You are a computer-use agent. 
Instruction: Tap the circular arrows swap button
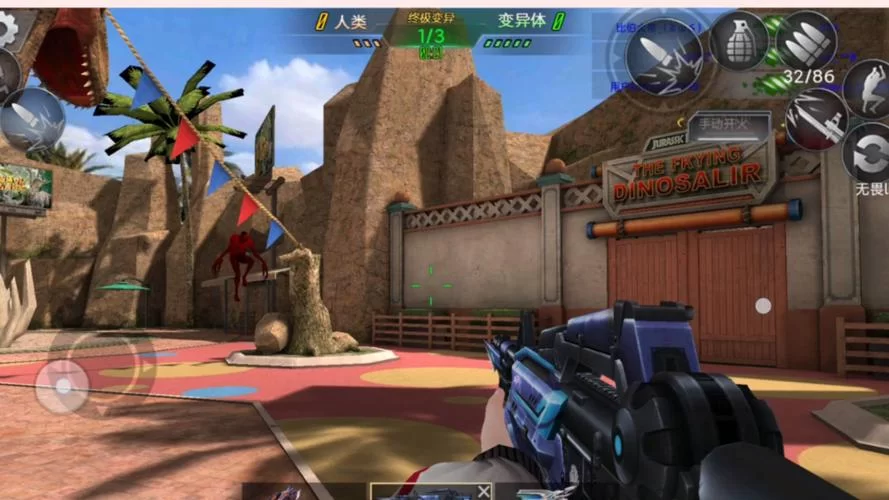click(866, 151)
